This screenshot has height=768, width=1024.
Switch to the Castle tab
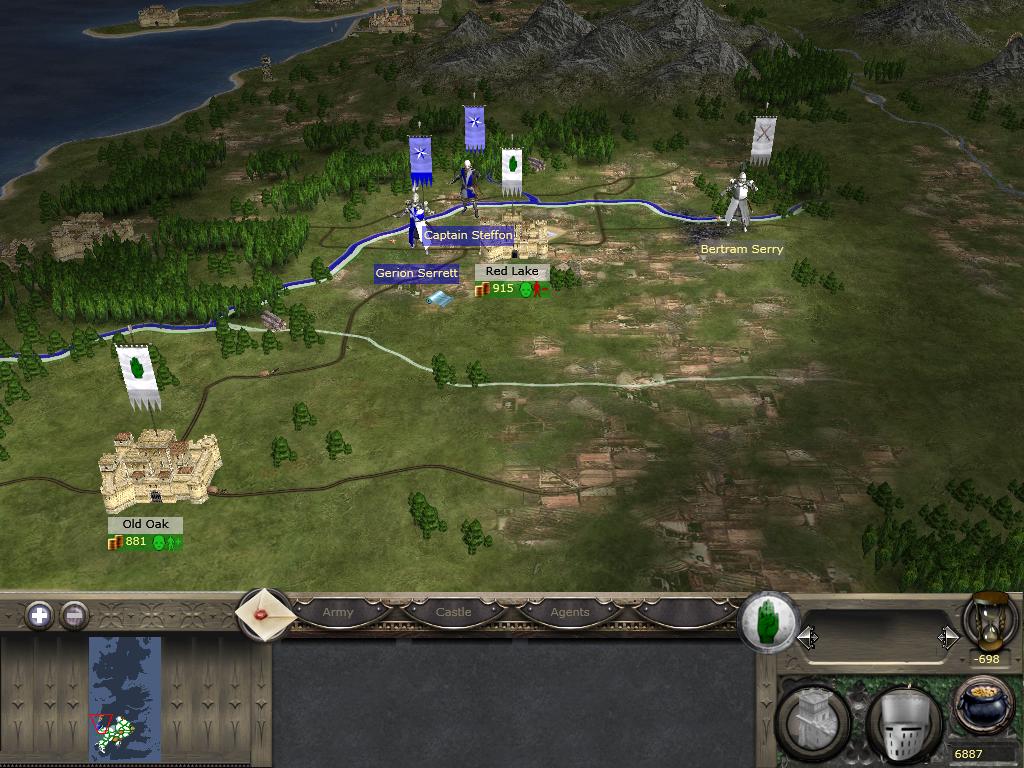coord(453,612)
